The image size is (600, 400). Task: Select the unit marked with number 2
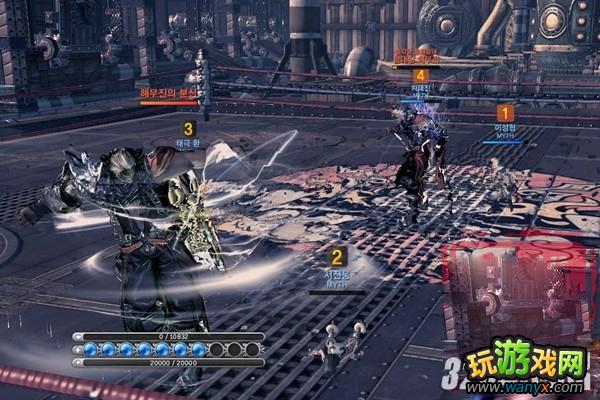coord(337,257)
